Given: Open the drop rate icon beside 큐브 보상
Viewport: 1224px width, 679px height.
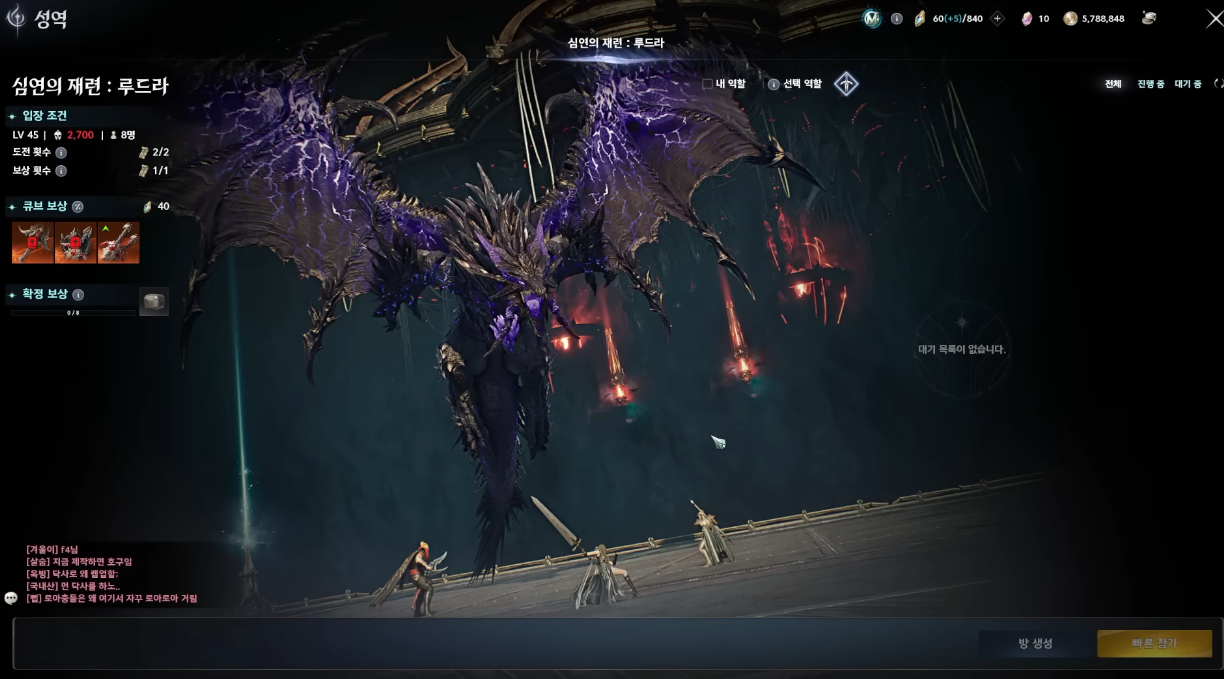Looking at the screenshot, I should 78,207.
